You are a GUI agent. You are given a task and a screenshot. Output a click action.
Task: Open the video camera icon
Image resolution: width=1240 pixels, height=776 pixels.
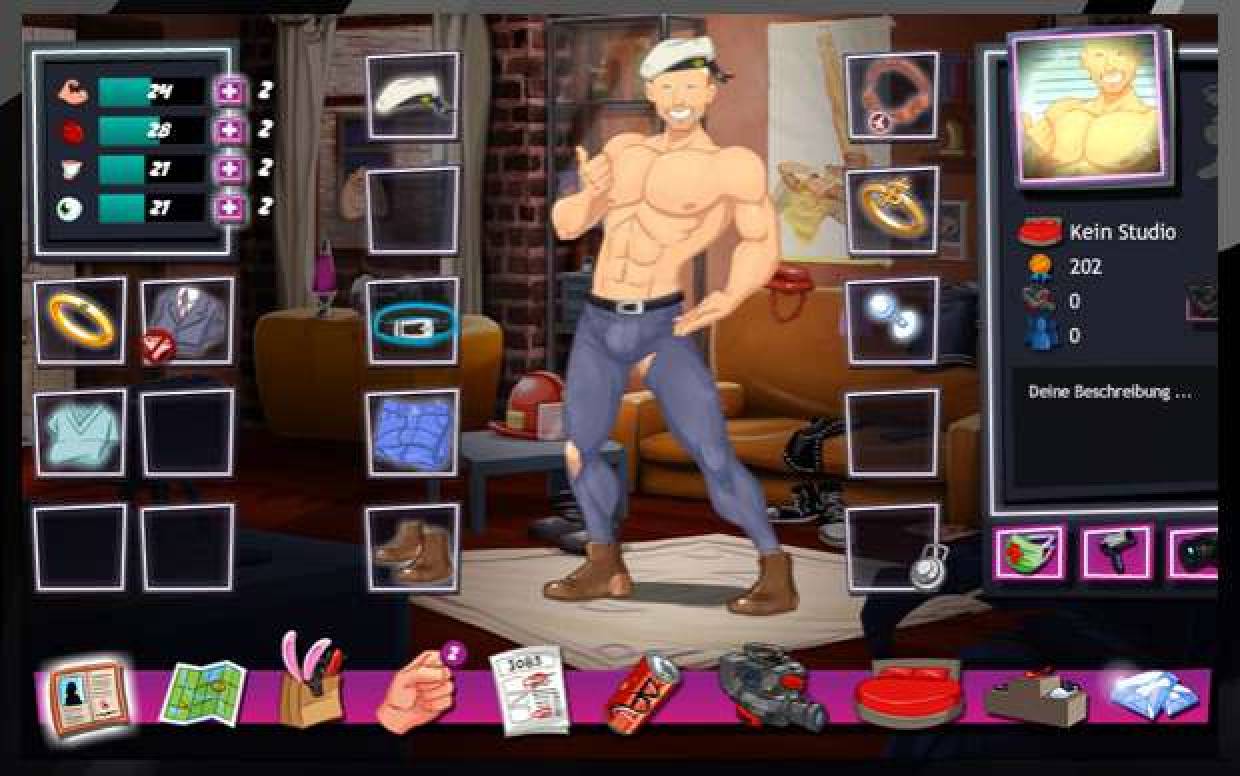pyautogui.click(x=772, y=690)
